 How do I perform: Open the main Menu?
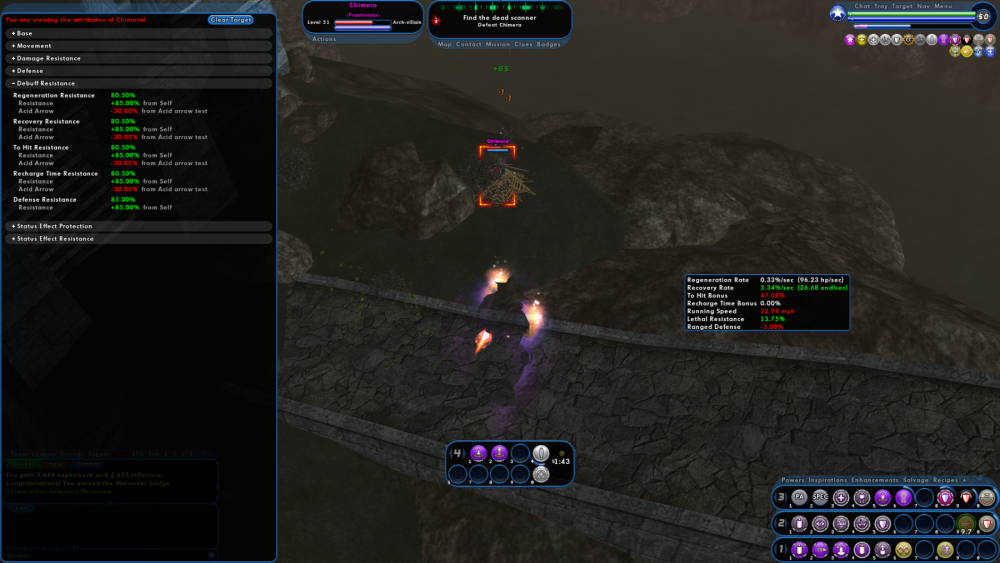click(x=943, y=6)
